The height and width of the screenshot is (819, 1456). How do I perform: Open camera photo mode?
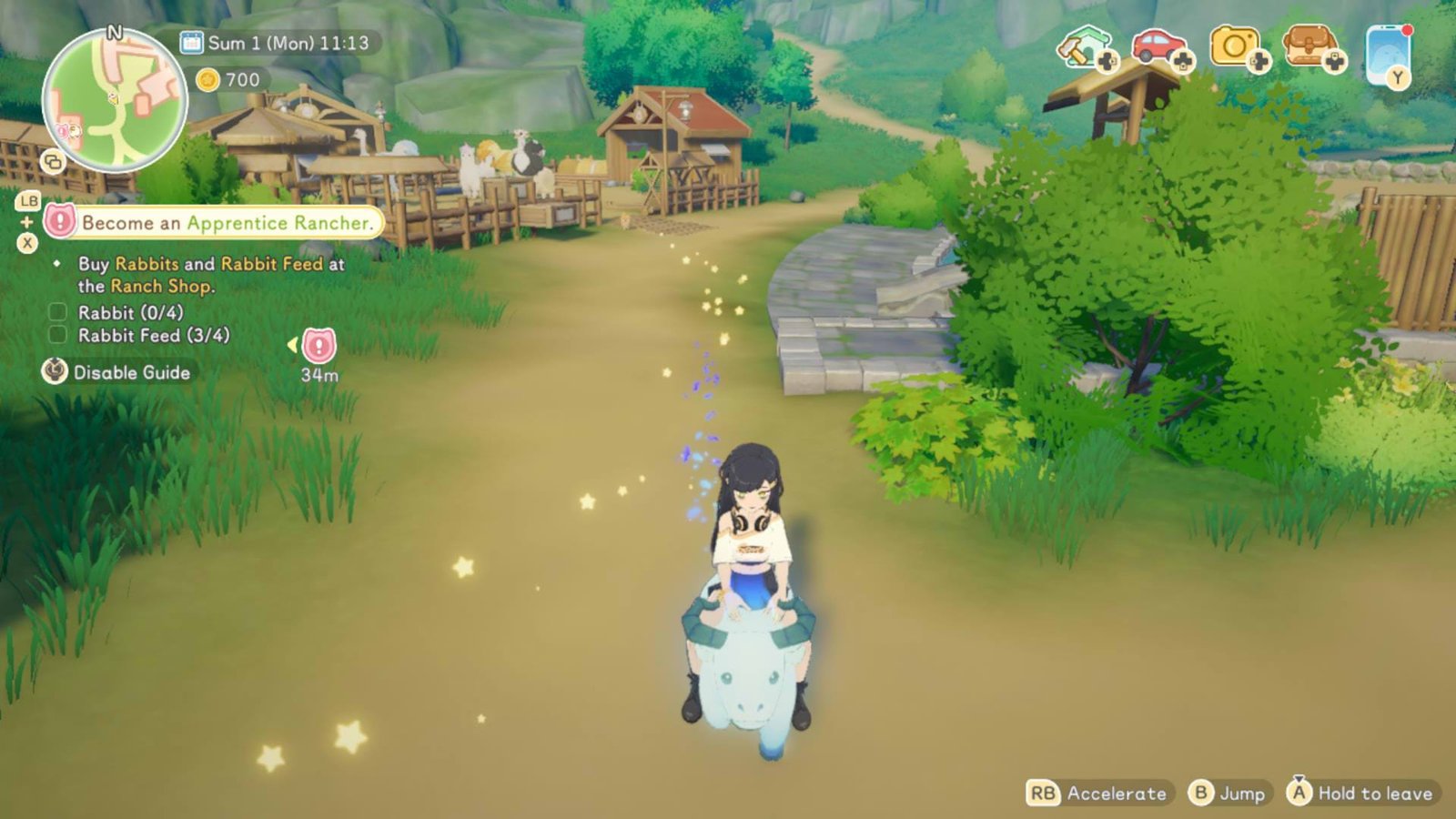[1238, 44]
